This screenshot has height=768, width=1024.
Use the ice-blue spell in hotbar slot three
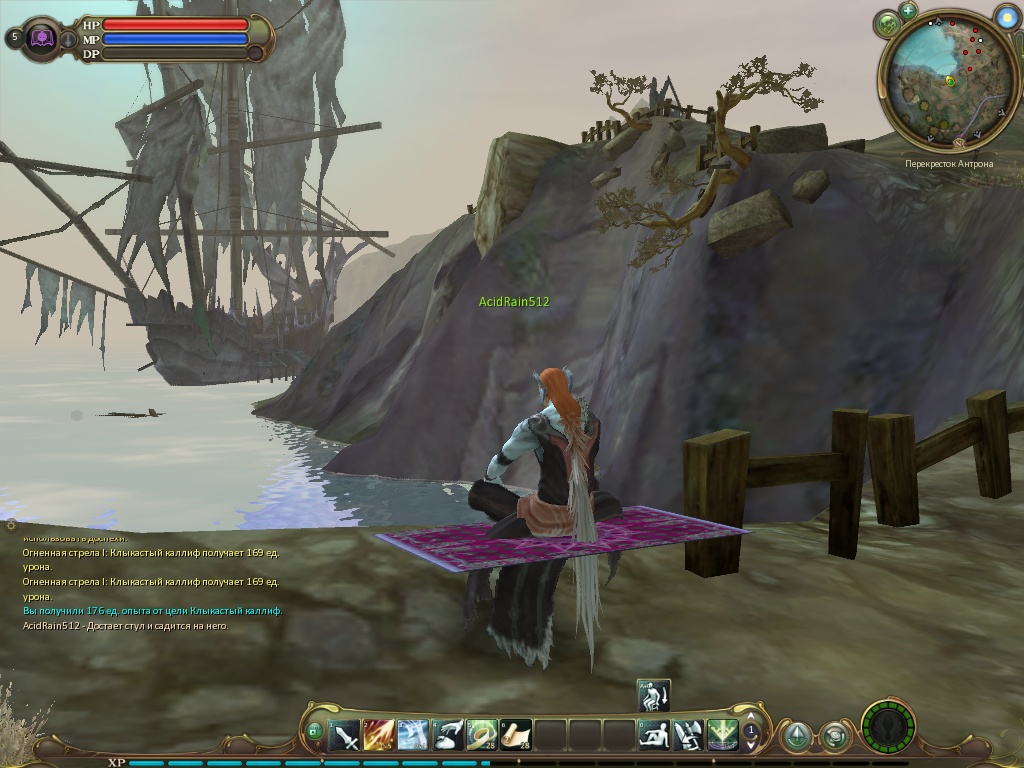[x=413, y=736]
